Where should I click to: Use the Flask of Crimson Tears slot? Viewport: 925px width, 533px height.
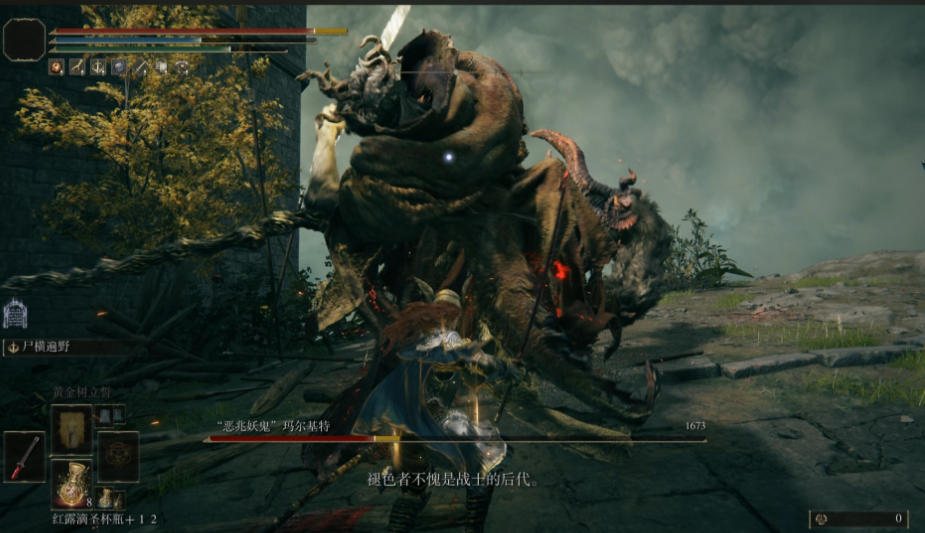pyautogui.click(x=71, y=484)
